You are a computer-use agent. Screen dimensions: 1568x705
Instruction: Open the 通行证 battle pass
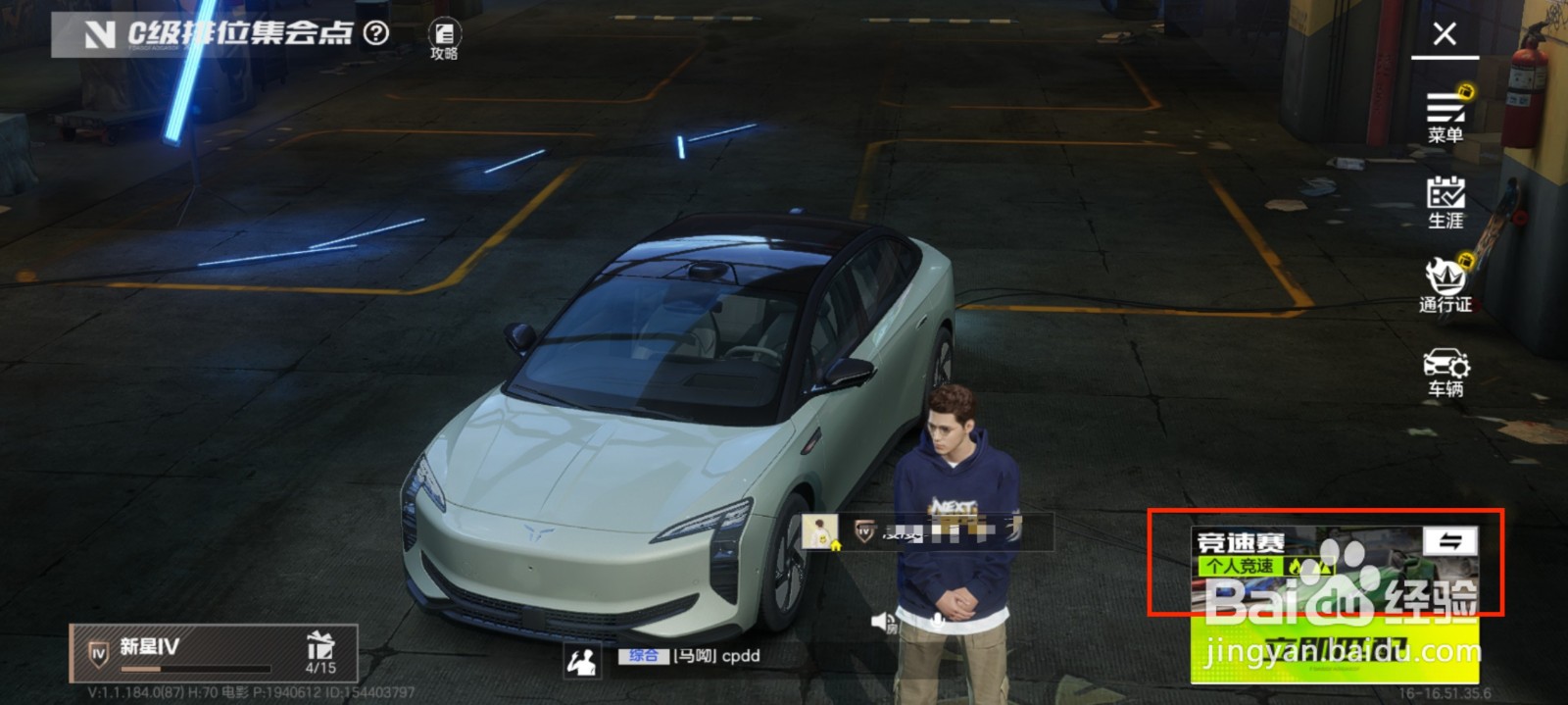coord(1445,285)
